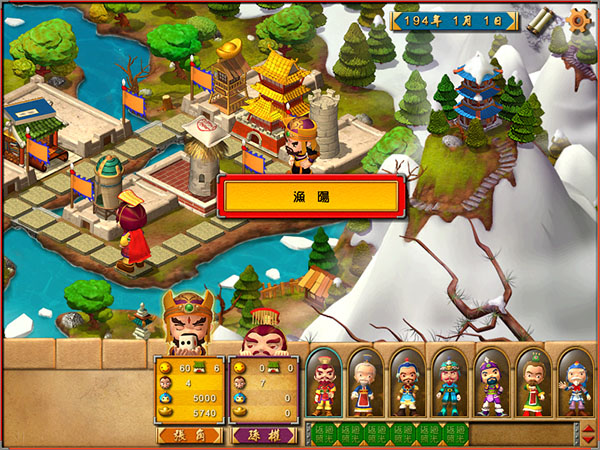Open the gear settings menu
The image size is (600, 450).
(x=578, y=20)
